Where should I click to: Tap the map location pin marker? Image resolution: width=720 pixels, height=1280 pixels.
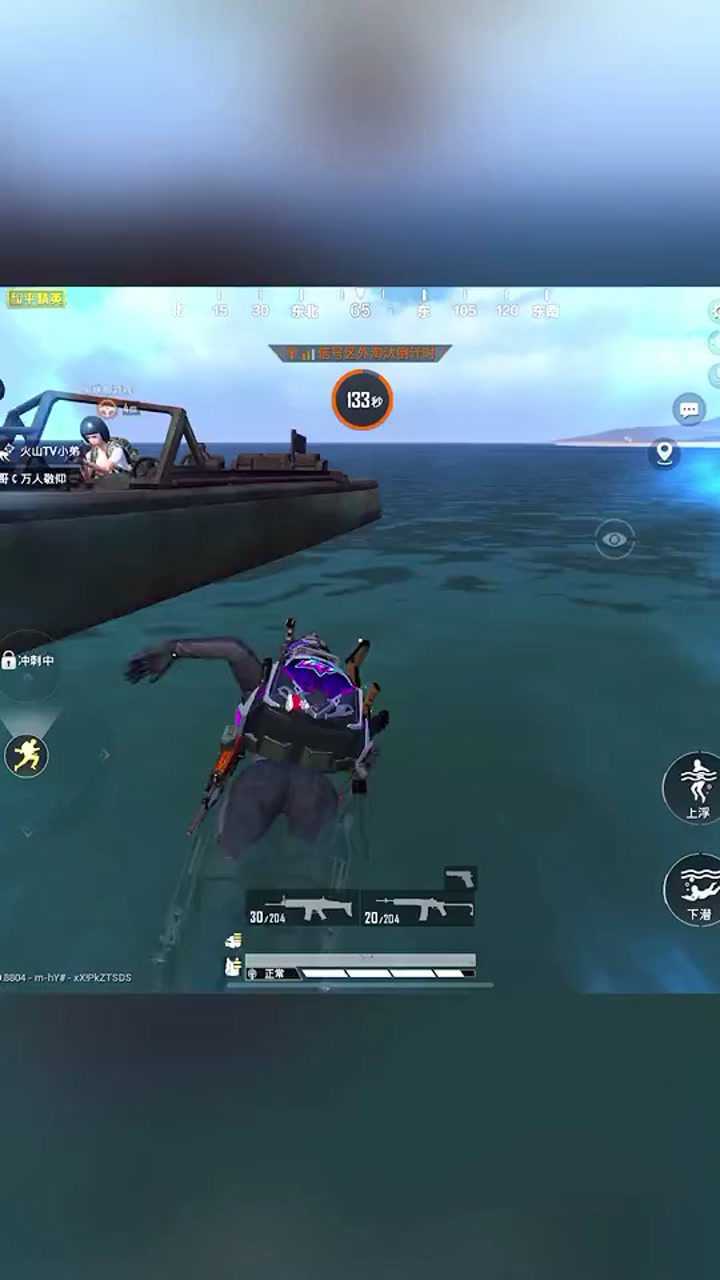coord(664,453)
